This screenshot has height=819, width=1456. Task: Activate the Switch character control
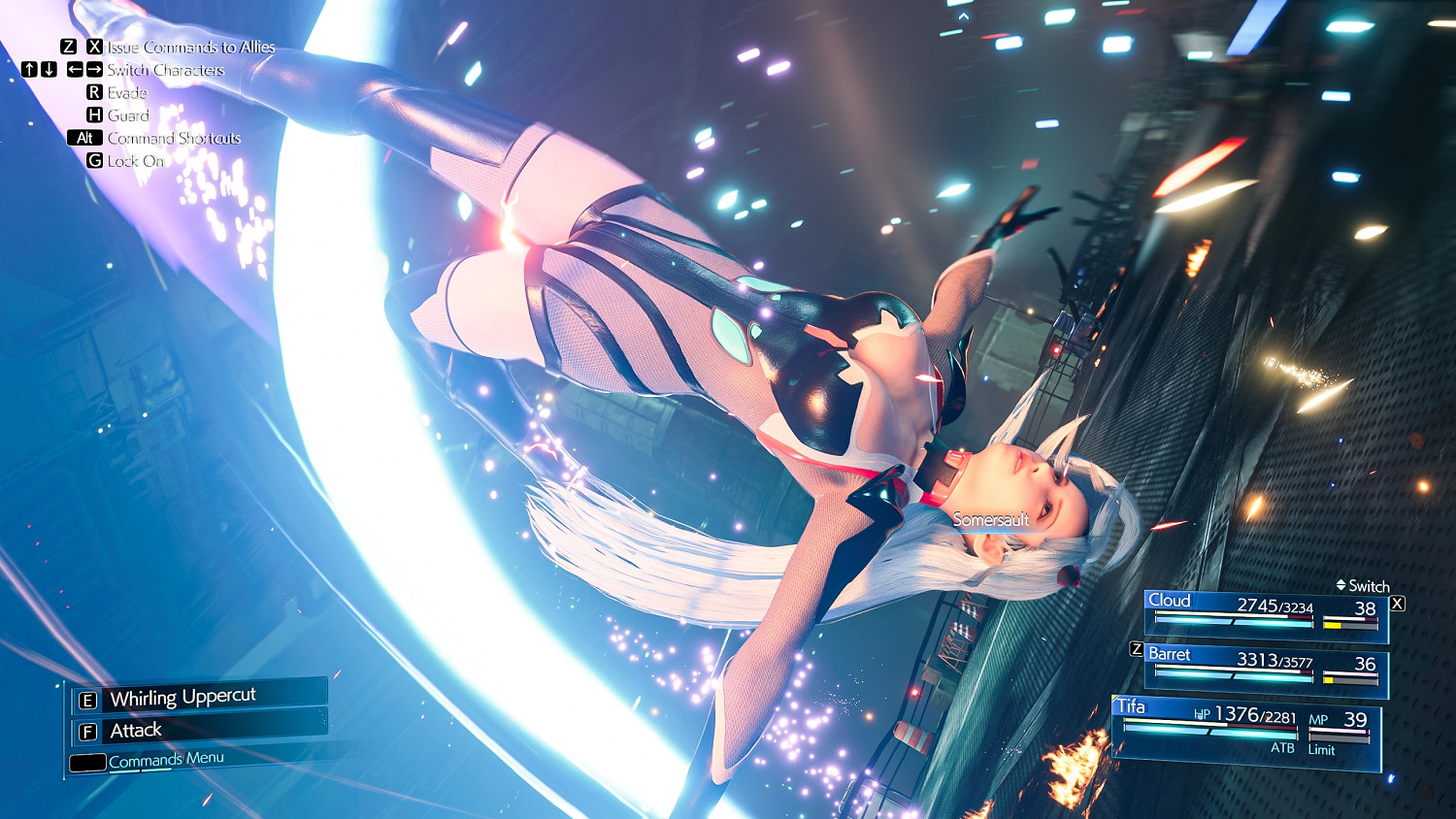(1370, 586)
